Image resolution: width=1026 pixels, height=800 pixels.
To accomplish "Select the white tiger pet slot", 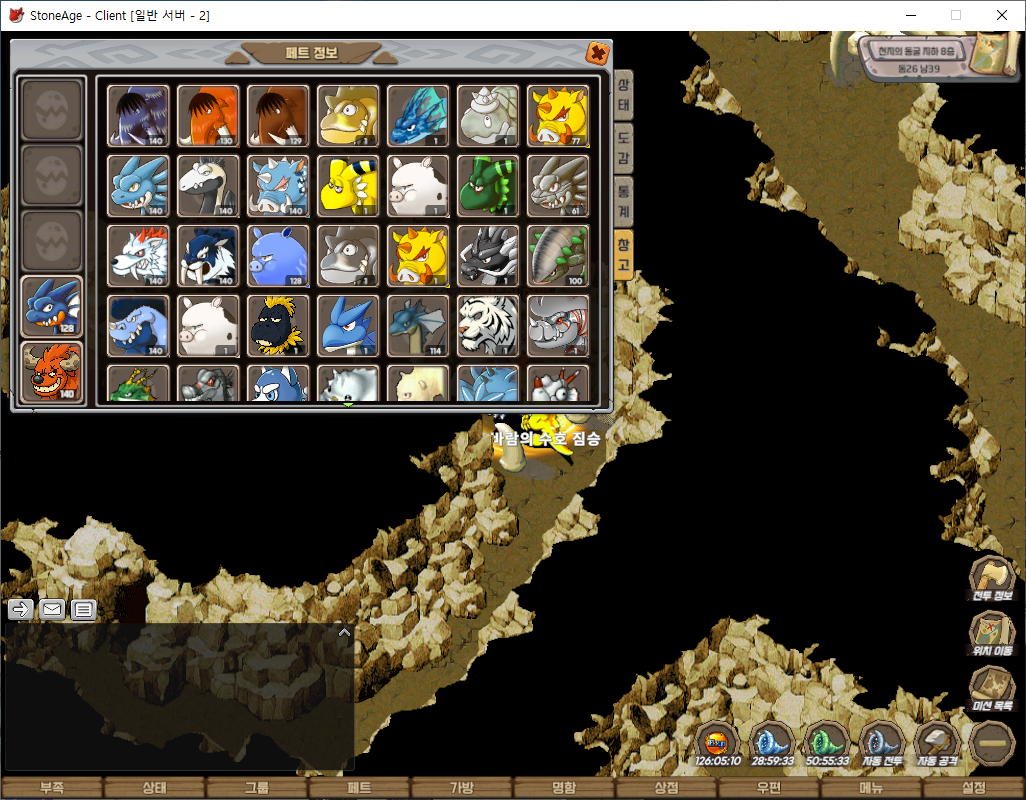I will point(488,326).
